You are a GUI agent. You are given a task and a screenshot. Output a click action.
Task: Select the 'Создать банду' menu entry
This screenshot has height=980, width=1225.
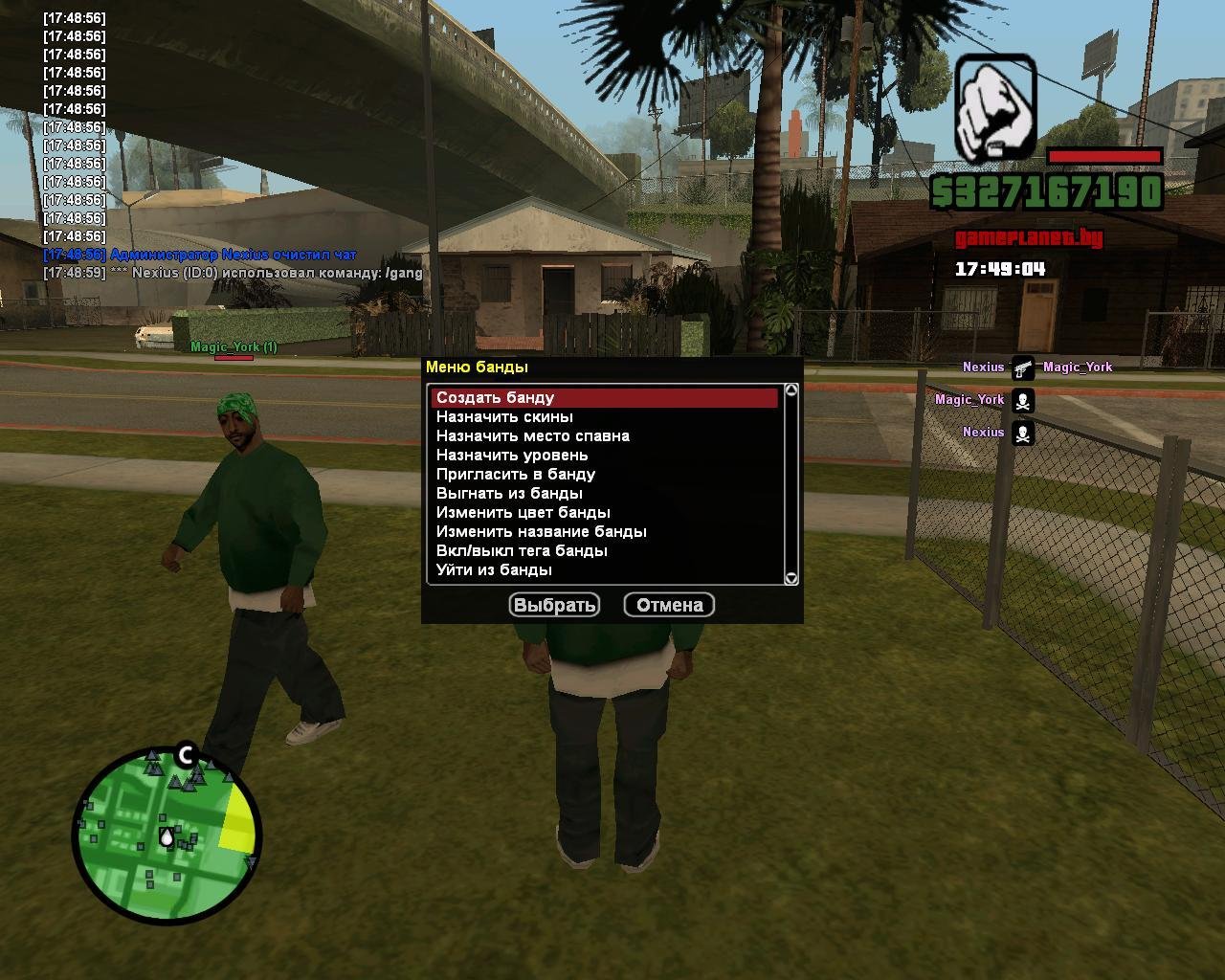tap(496, 398)
